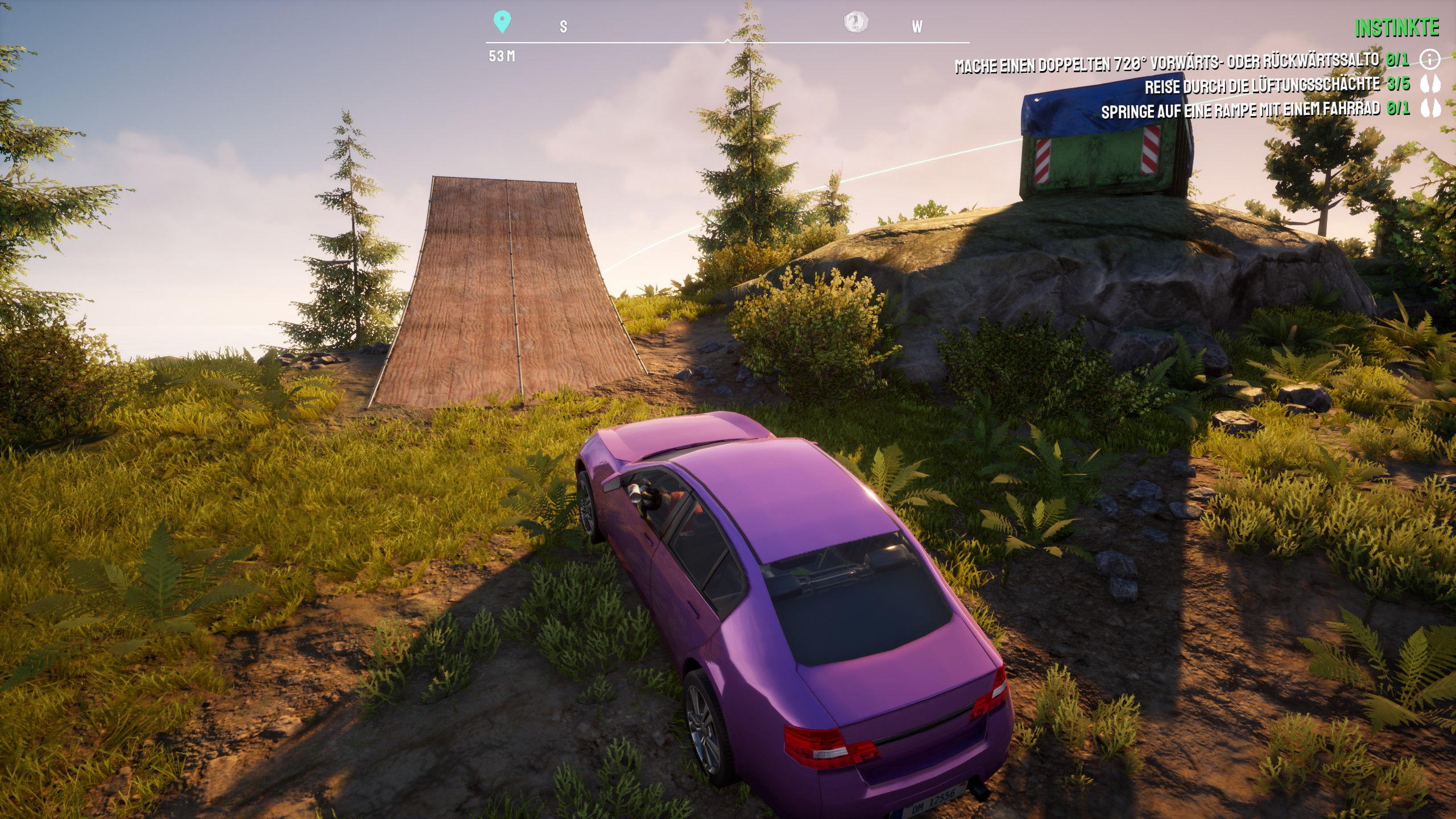This screenshot has height=819, width=1456.
Task: Select the 720° Vorwärts- oder Rückwärtssalto objective
Action: pyautogui.click(x=1166, y=63)
